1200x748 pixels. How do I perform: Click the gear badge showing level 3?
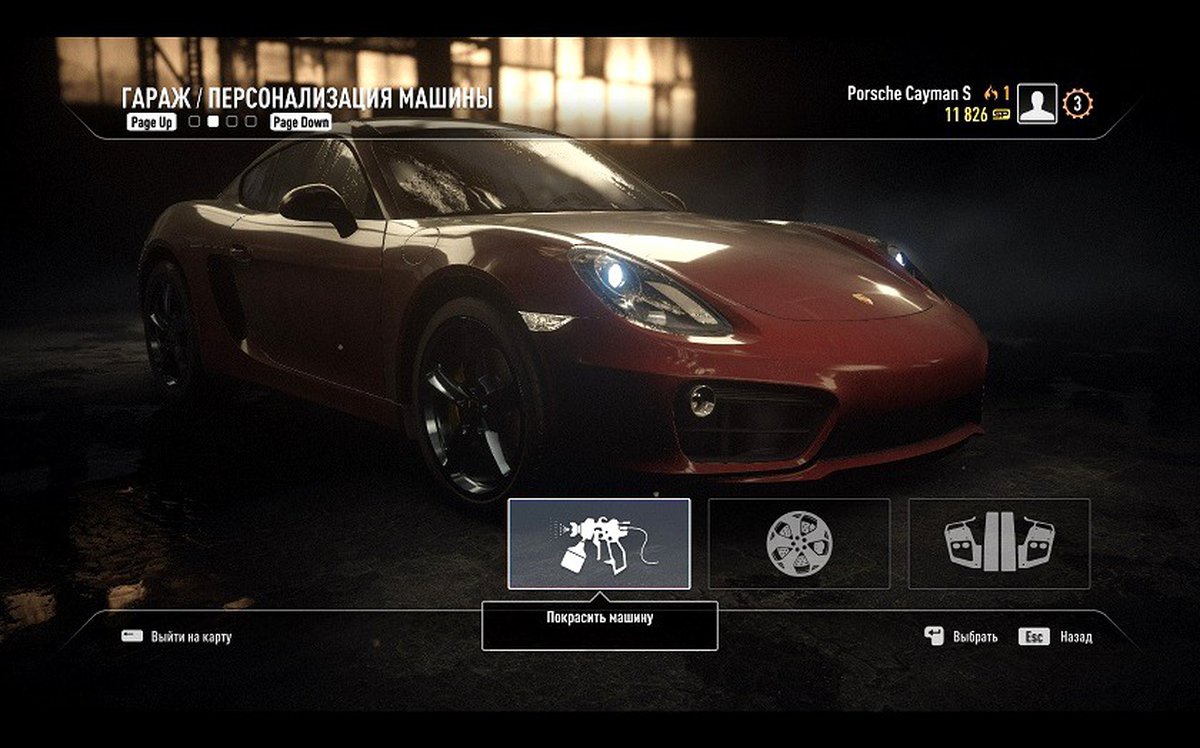1078,103
